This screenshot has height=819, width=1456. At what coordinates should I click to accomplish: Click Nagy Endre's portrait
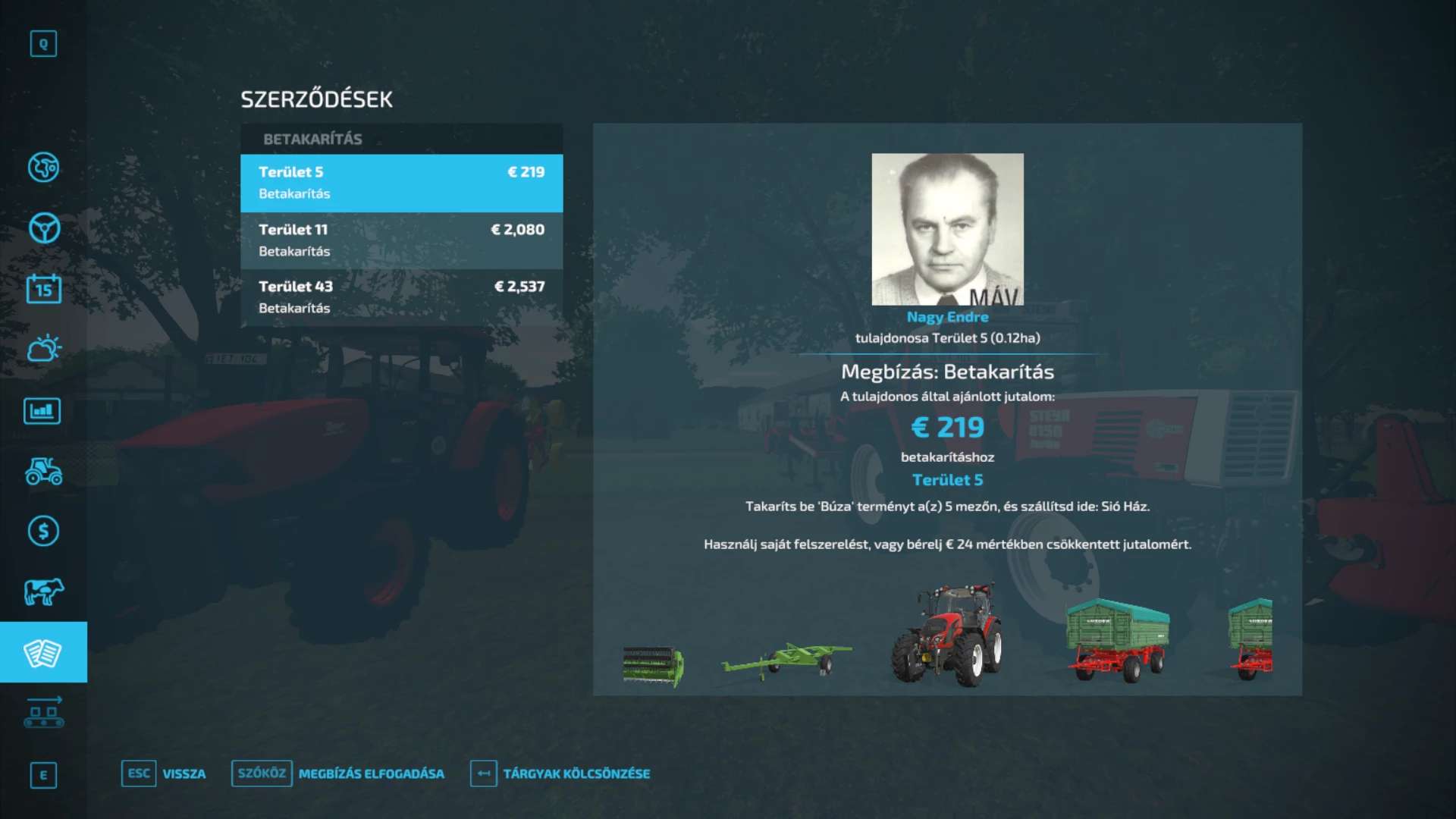[x=947, y=229]
